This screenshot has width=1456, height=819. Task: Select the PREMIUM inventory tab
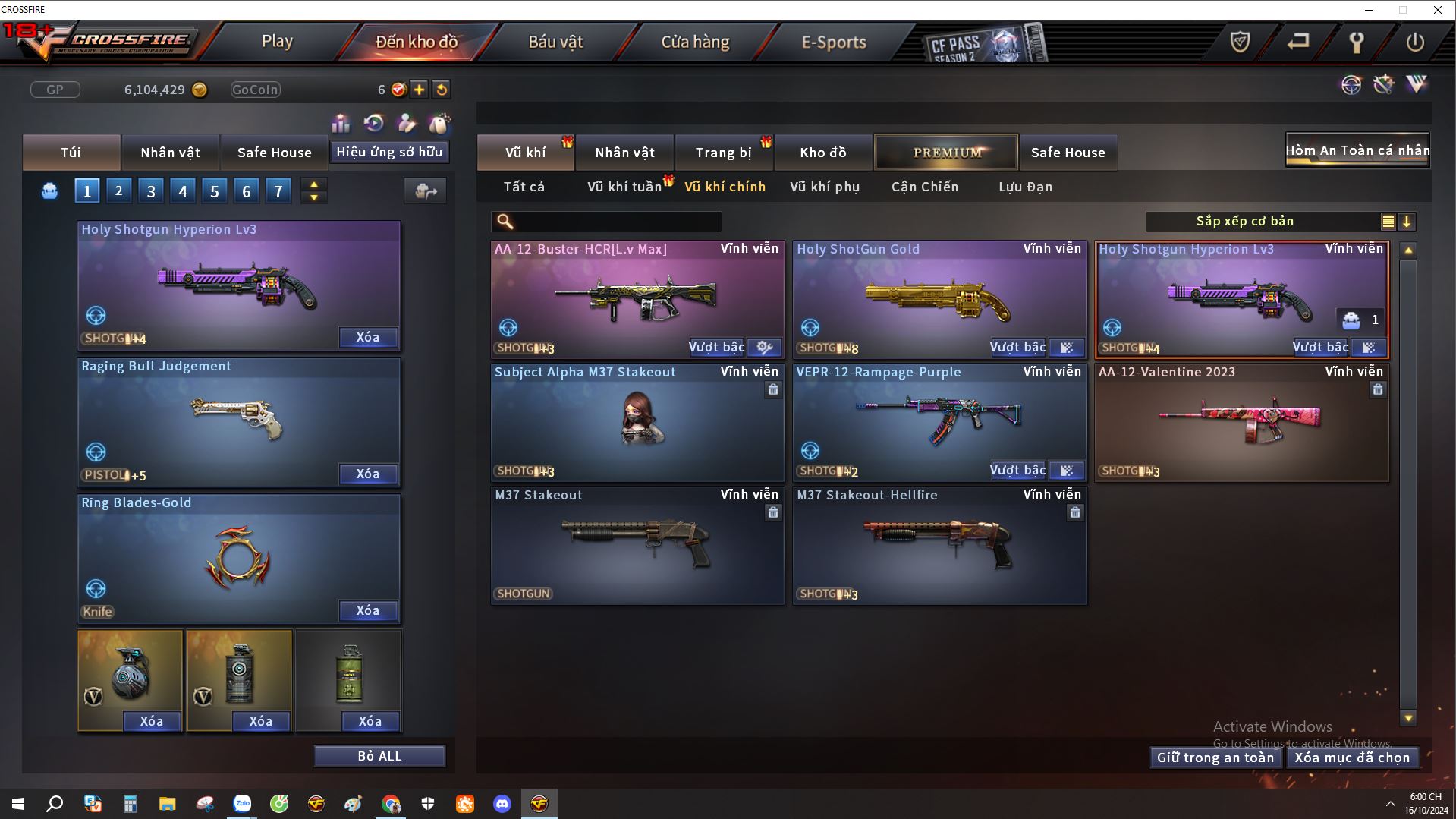tap(946, 153)
